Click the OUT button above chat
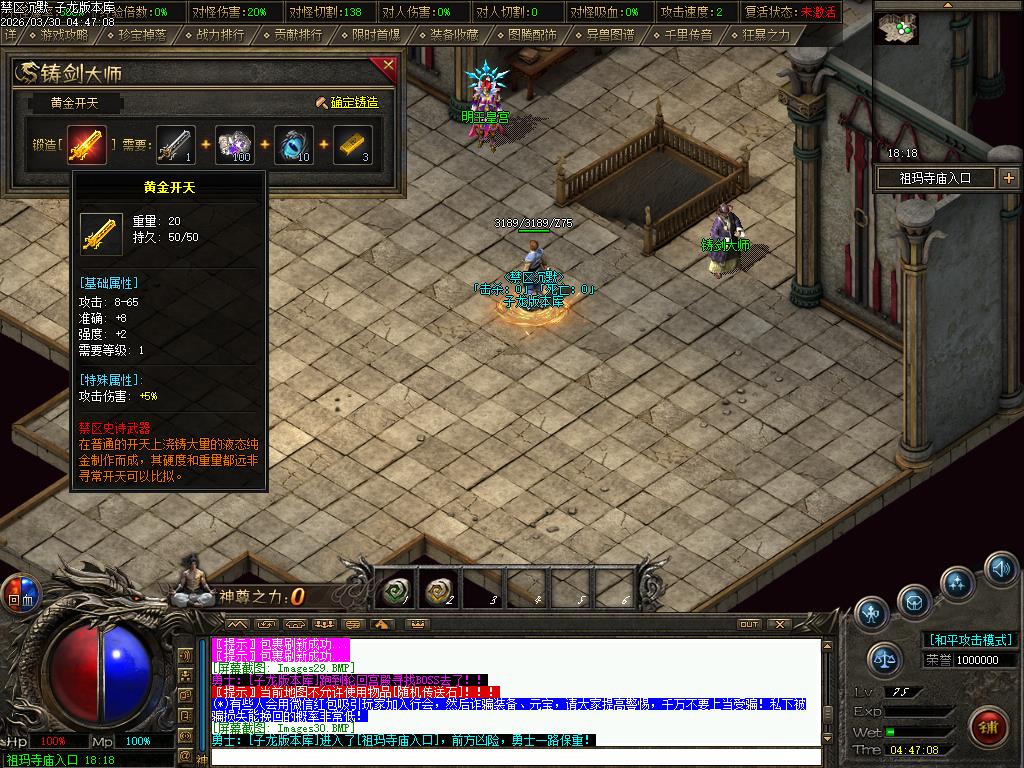The image size is (1024, 768). [748, 624]
